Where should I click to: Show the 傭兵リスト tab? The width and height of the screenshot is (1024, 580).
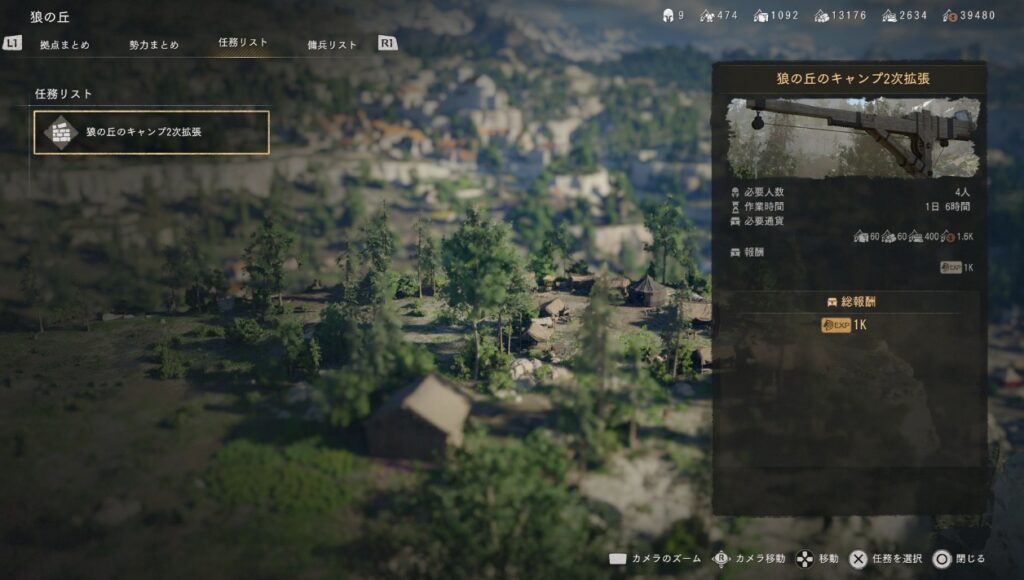tap(332, 45)
